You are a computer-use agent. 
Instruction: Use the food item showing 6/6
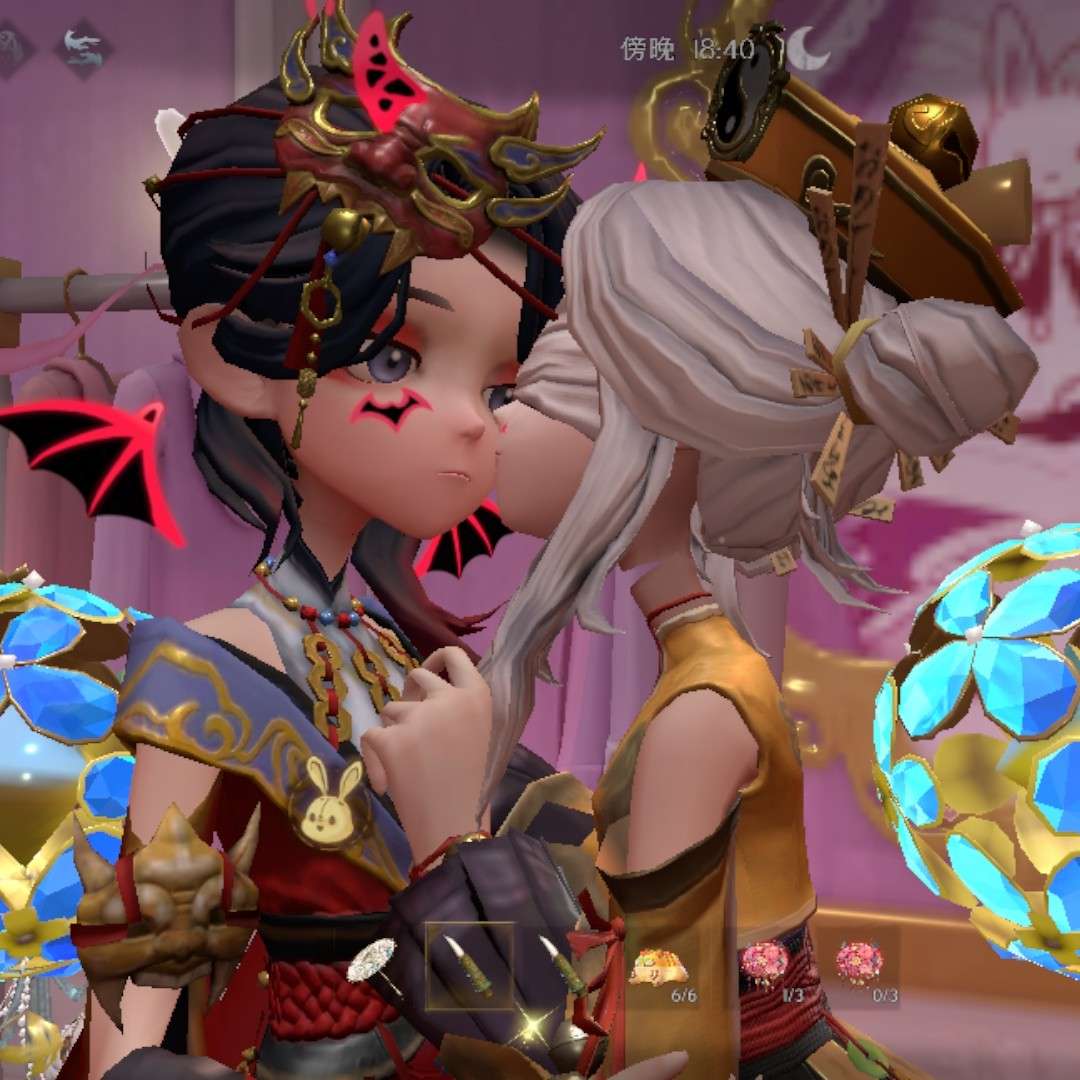coord(657,966)
